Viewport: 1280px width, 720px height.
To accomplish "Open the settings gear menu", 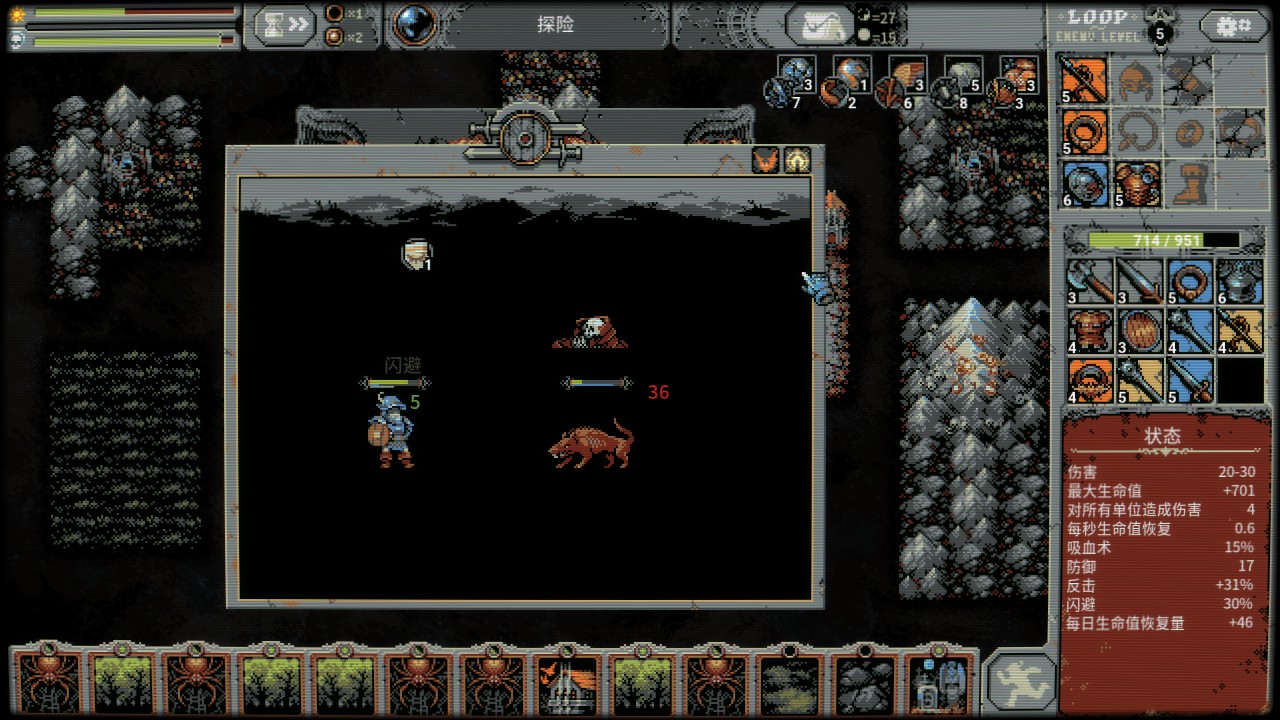I will point(1233,25).
